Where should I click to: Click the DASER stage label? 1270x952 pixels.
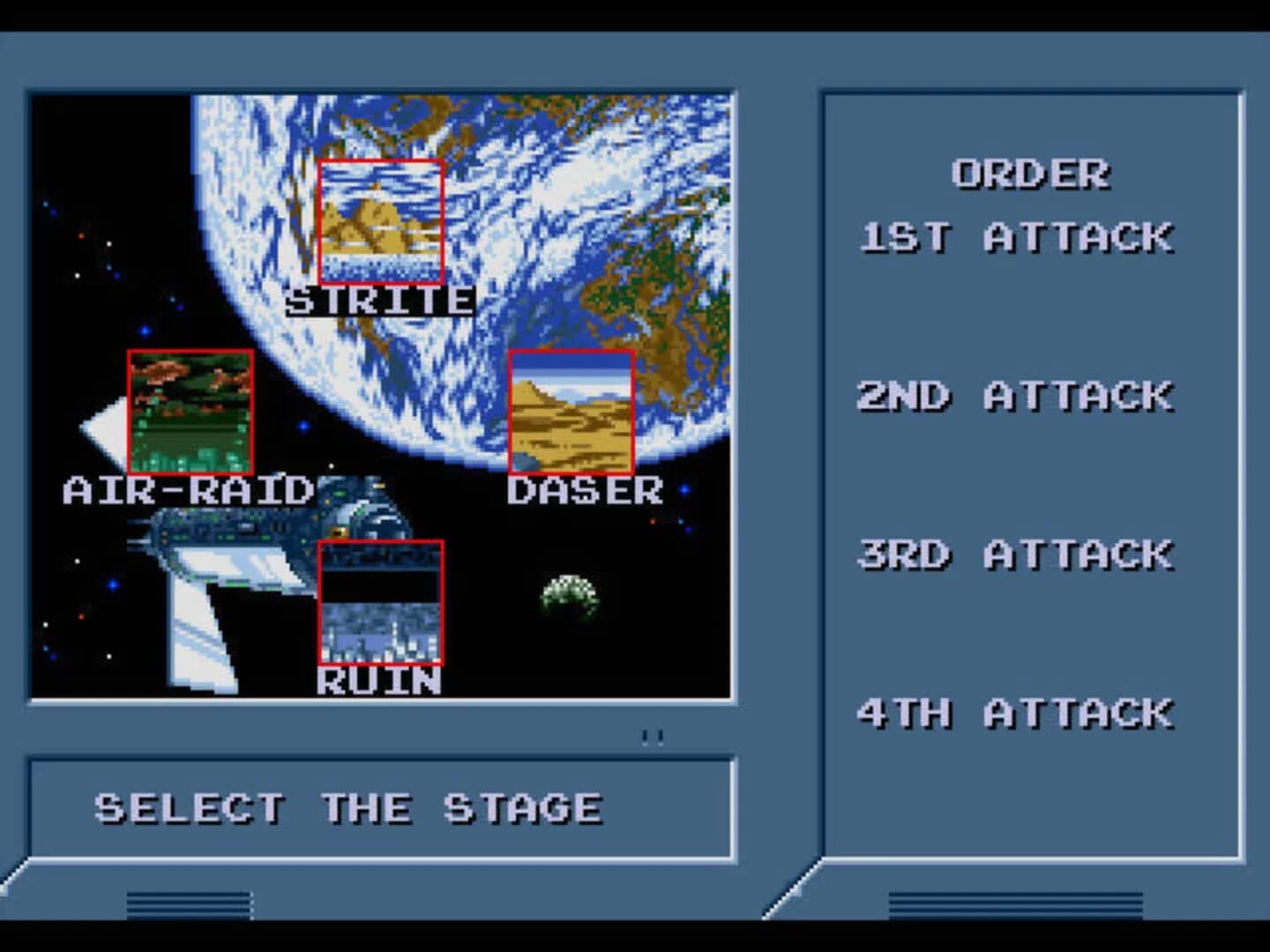[584, 490]
